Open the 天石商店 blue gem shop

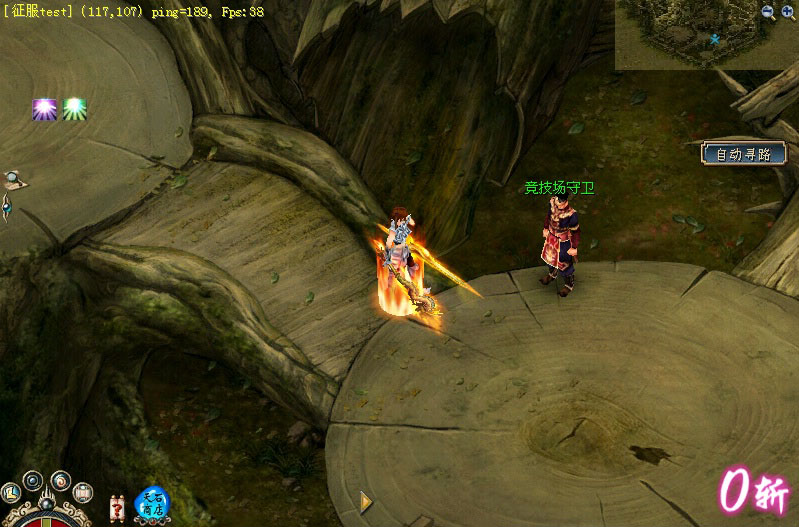point(152,503)
